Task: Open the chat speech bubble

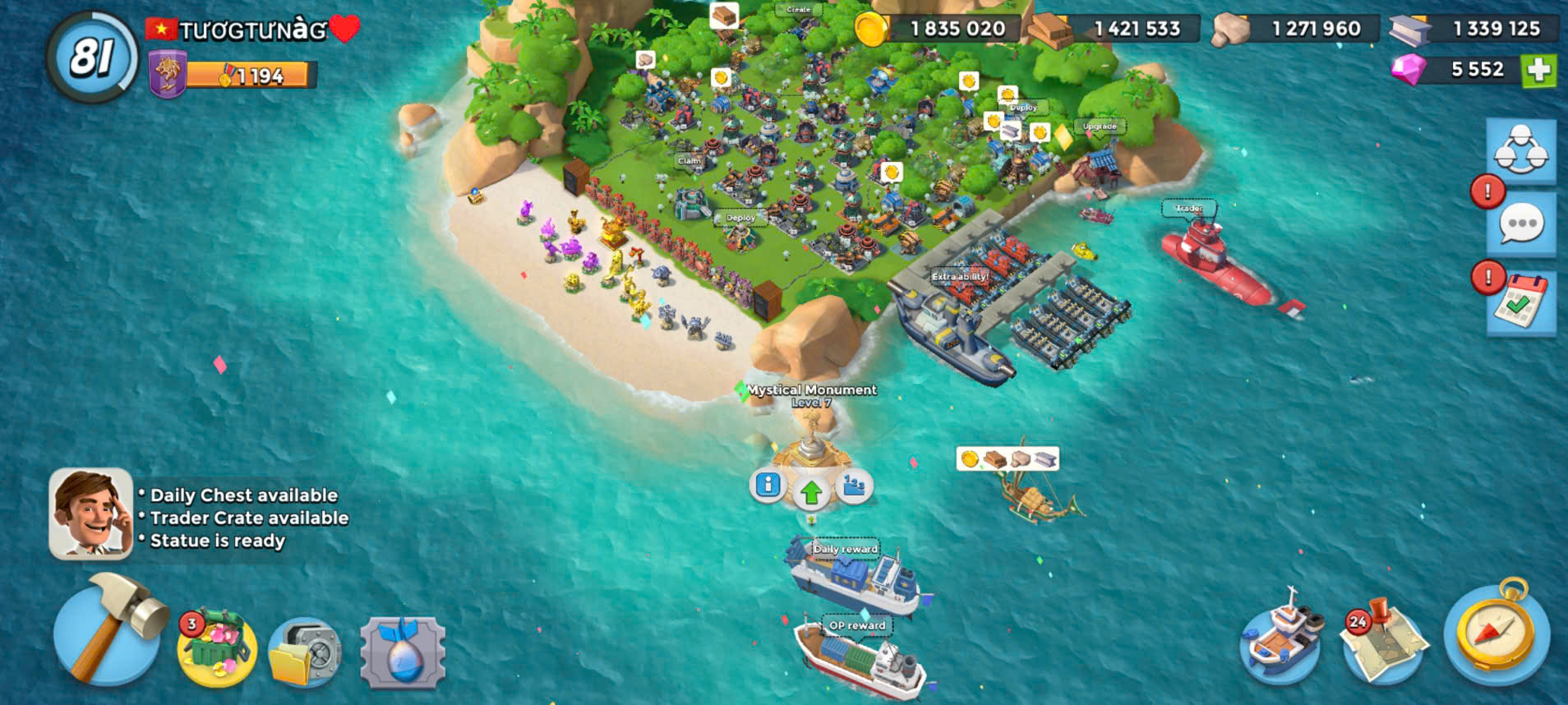Action: click(1520, 224)
